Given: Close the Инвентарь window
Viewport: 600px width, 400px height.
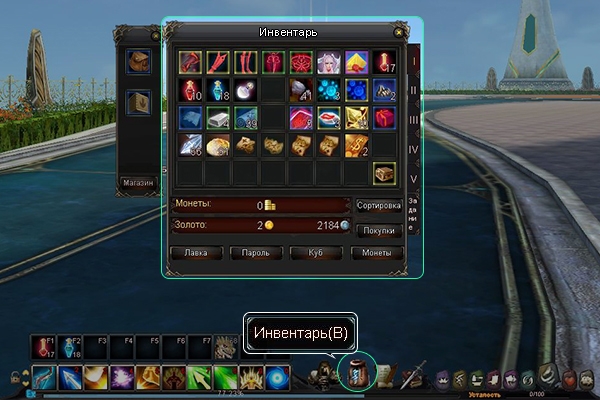Looking at the screenshot, I should 400,33.
